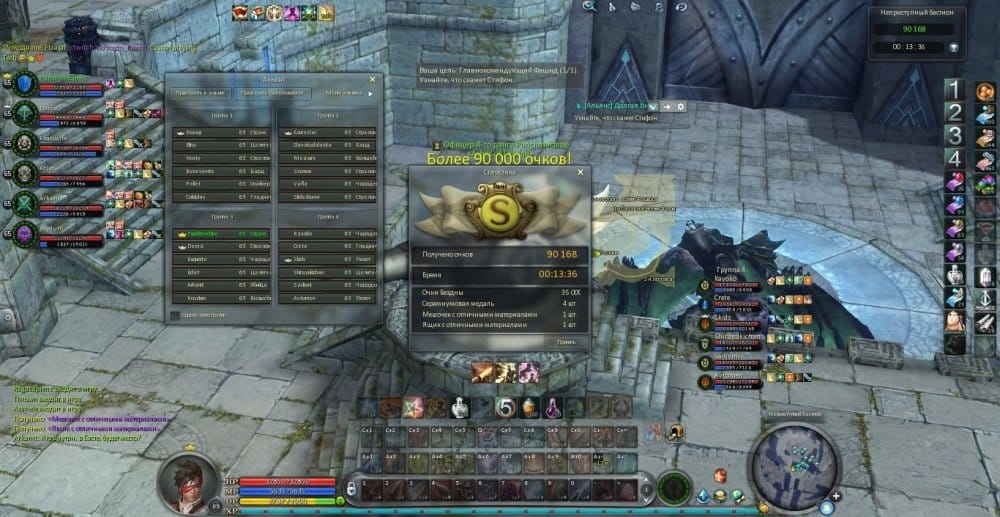Open the gear options on the quest tracker

[680, 106]
